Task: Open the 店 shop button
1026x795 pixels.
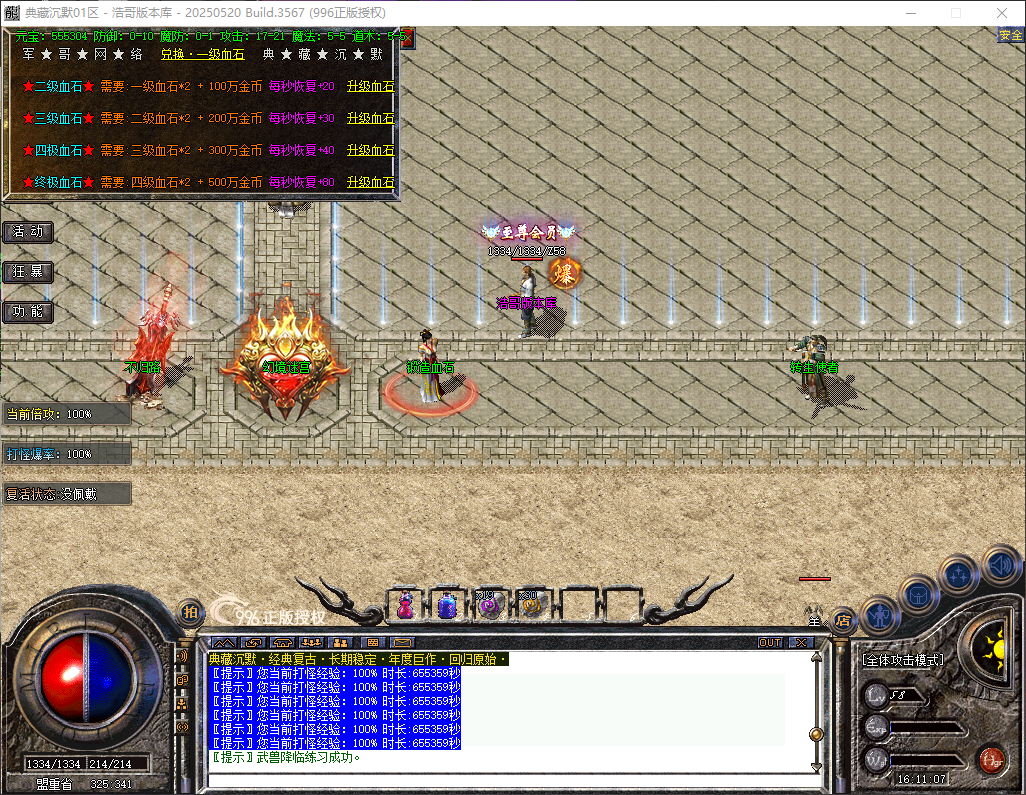Action: click(843, 619)
